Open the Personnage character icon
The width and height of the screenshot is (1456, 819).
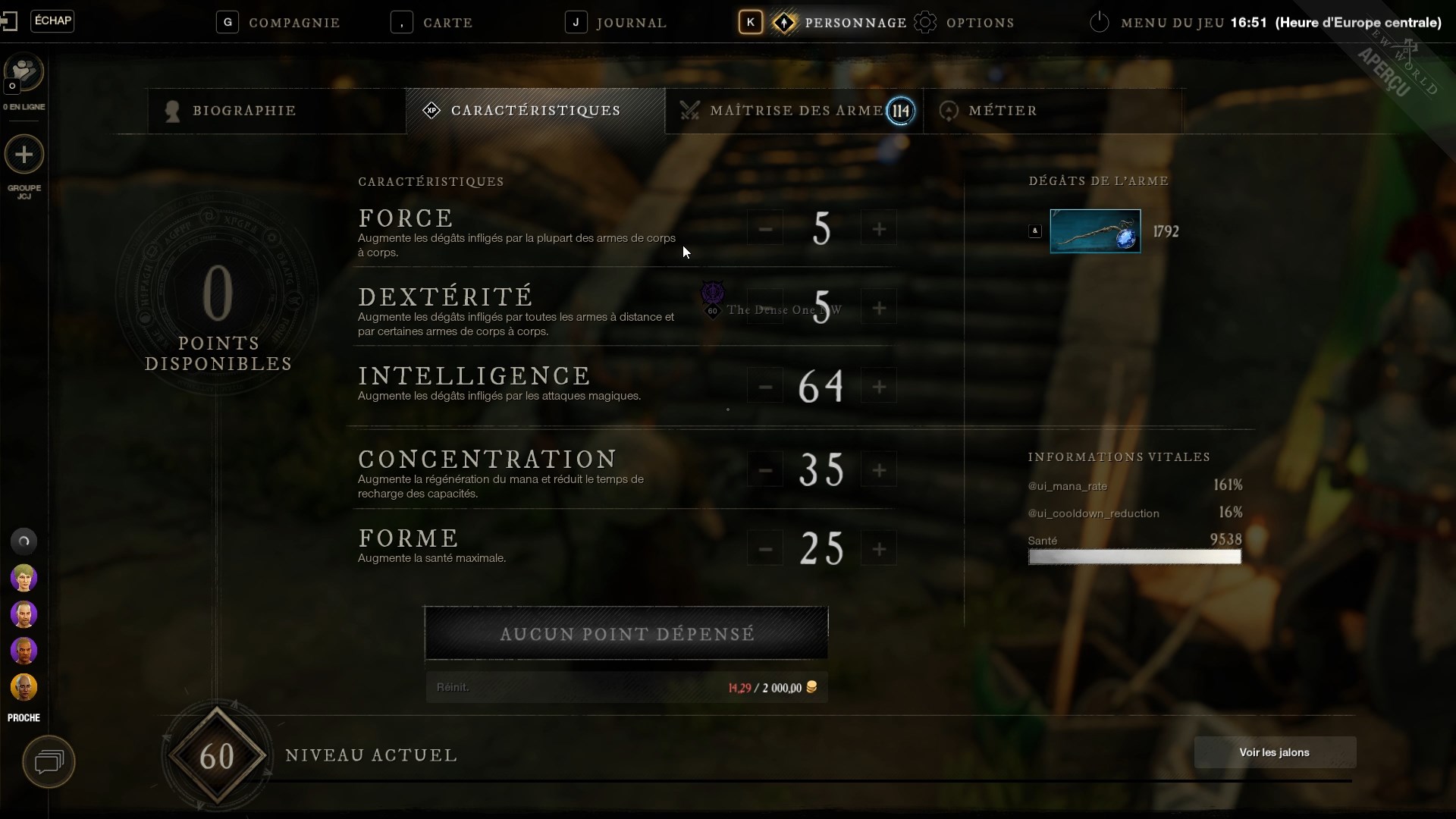[786, 22]
